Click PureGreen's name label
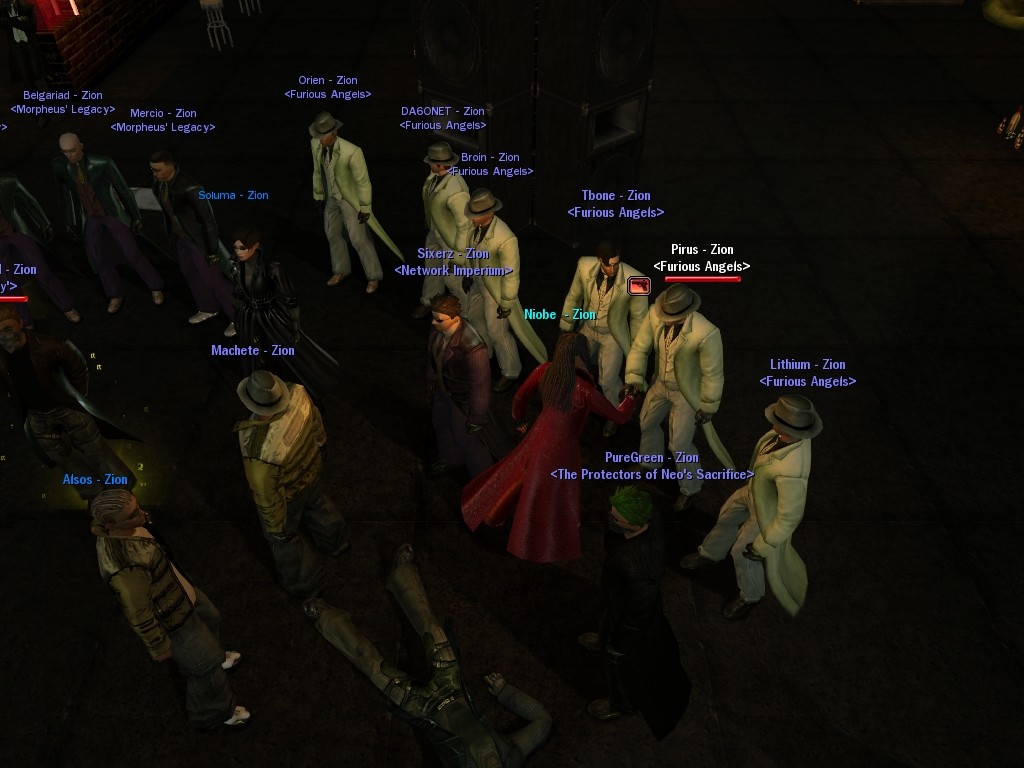Screen dimensions: 1024x768 coord(651,458)
